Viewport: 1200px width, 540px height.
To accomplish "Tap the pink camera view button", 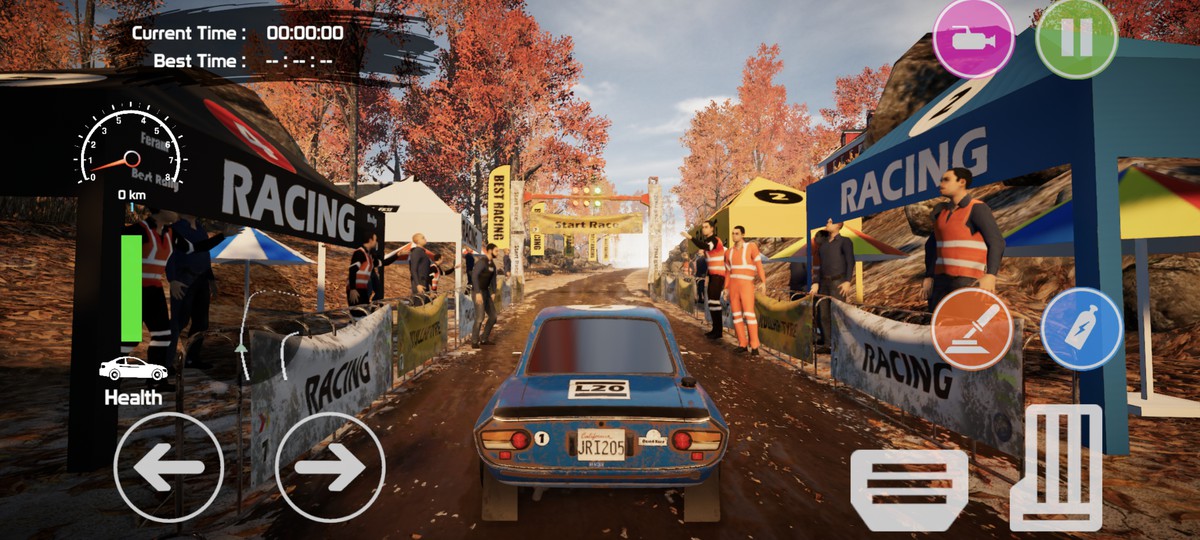I will pos(973,38).
